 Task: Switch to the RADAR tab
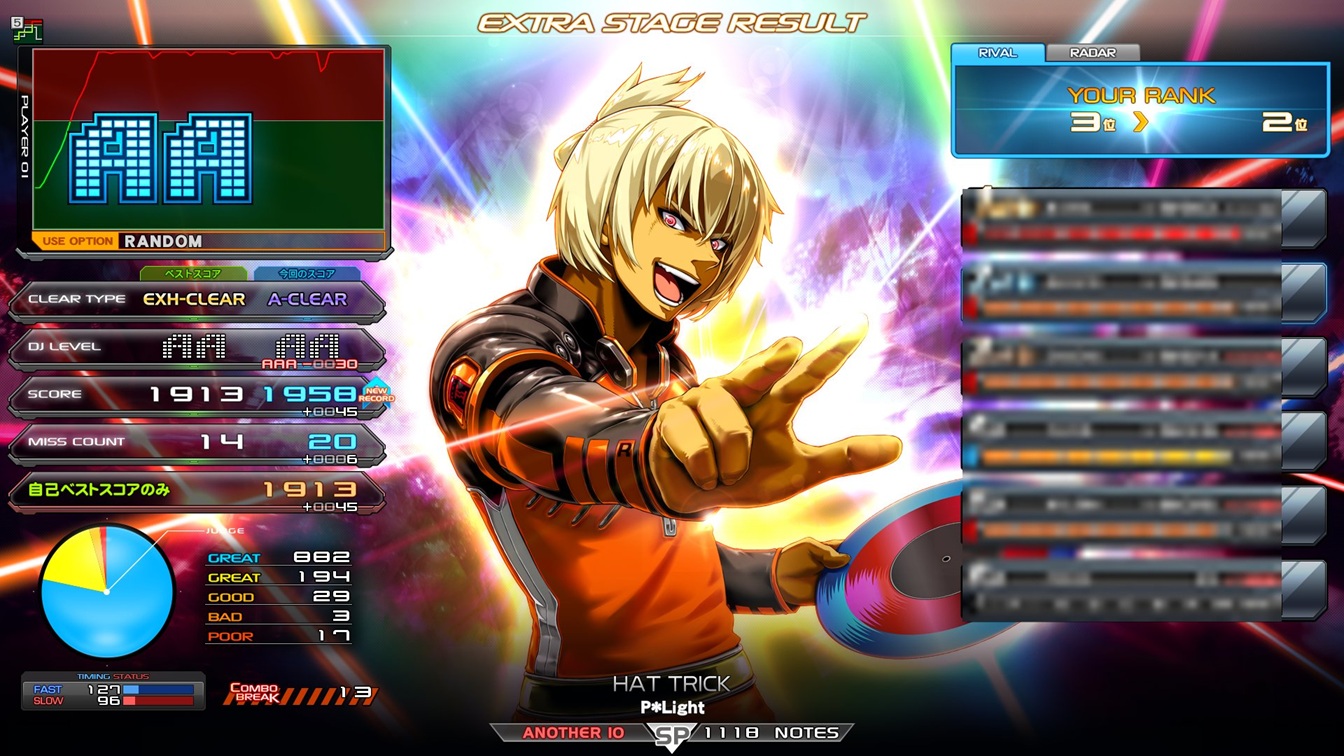1092,53
